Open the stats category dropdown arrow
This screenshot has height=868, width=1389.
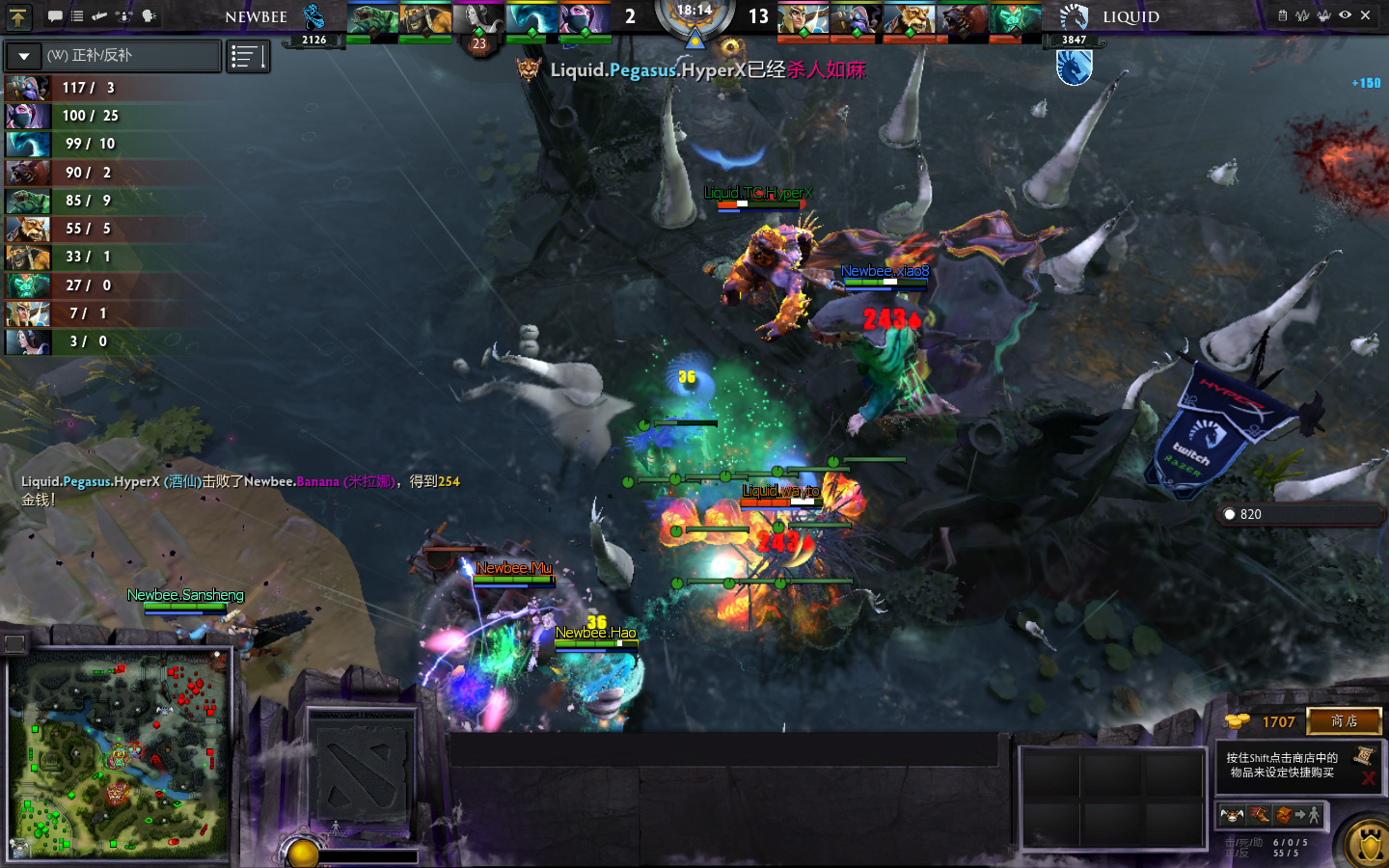point(24,56)
